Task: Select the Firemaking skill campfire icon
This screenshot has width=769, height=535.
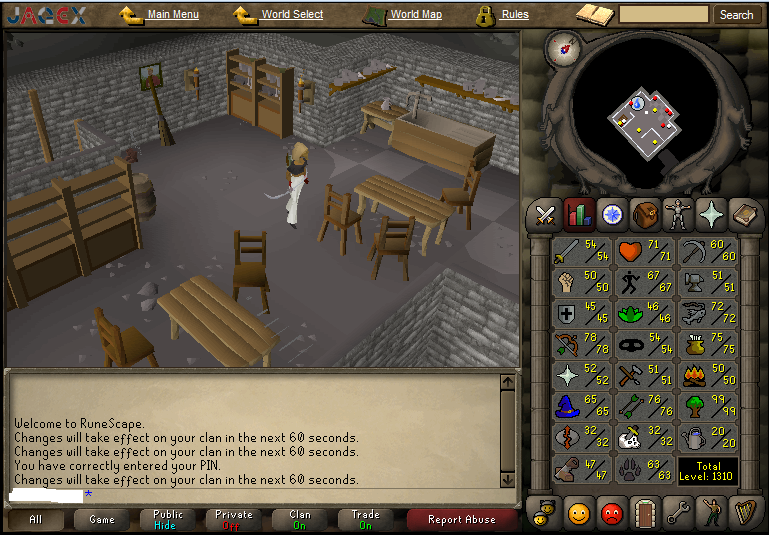Action: pos(708,377)
